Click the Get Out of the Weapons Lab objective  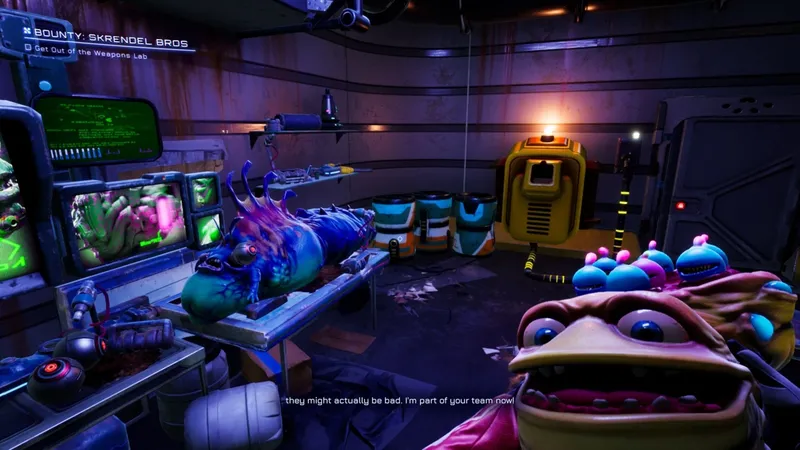[x=96, y=47]
